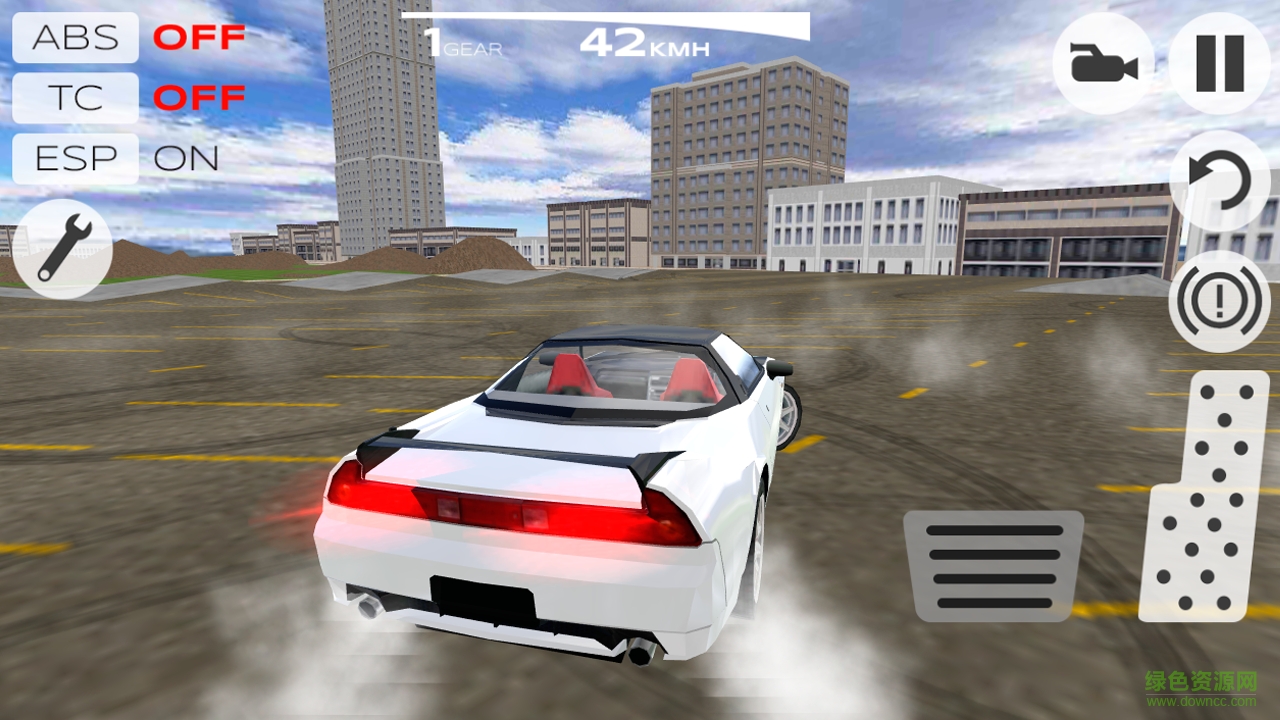The height and width of the screenshot is (720, 1280).
Task: Click the red OFF status beside ABS
Action: pos(200,37)
